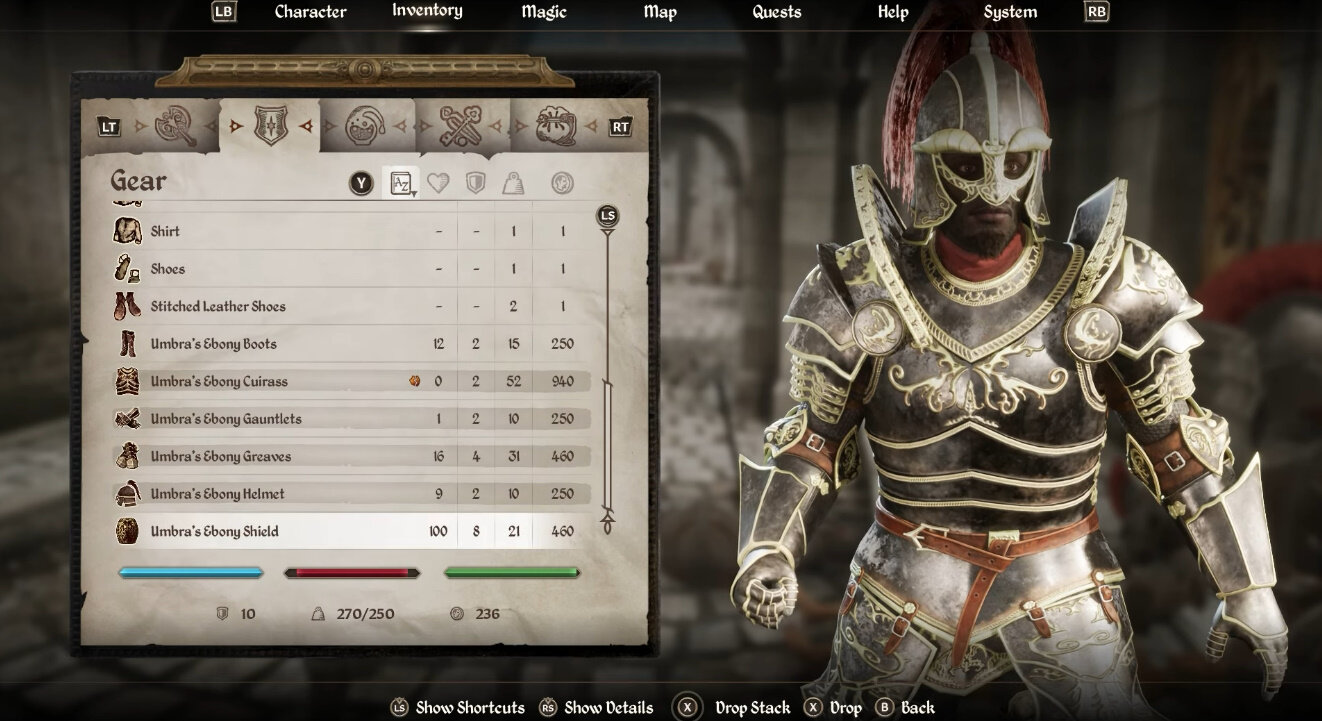Switch to the weapons category tab

[x=175, y=126]
